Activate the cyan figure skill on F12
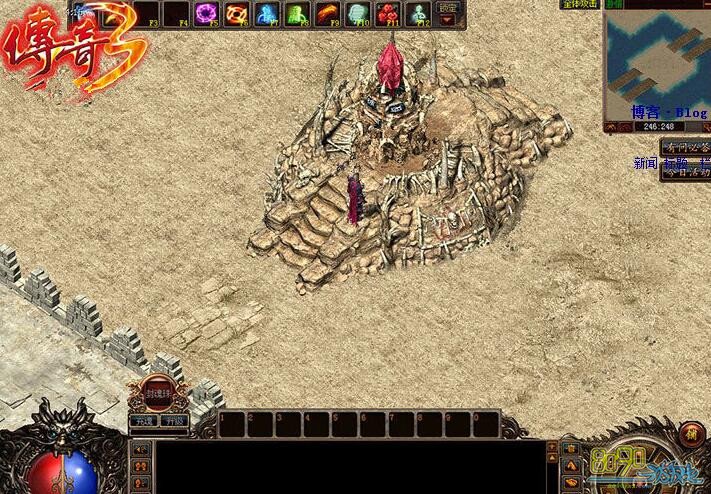Viewport: 711px width, 494px height. pos(418,13)
